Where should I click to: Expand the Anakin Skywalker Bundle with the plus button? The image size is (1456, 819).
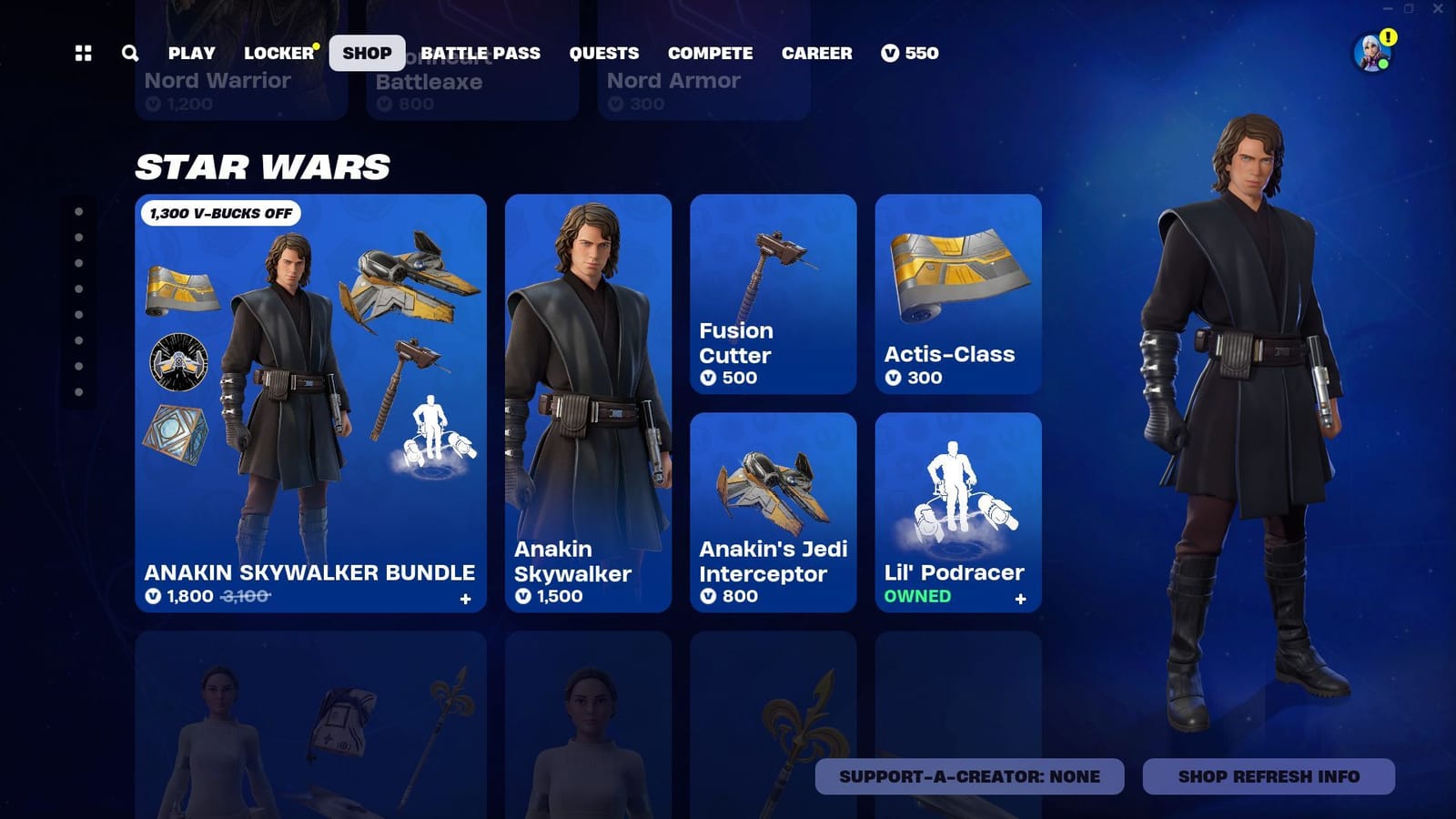(x=465, y=598)
